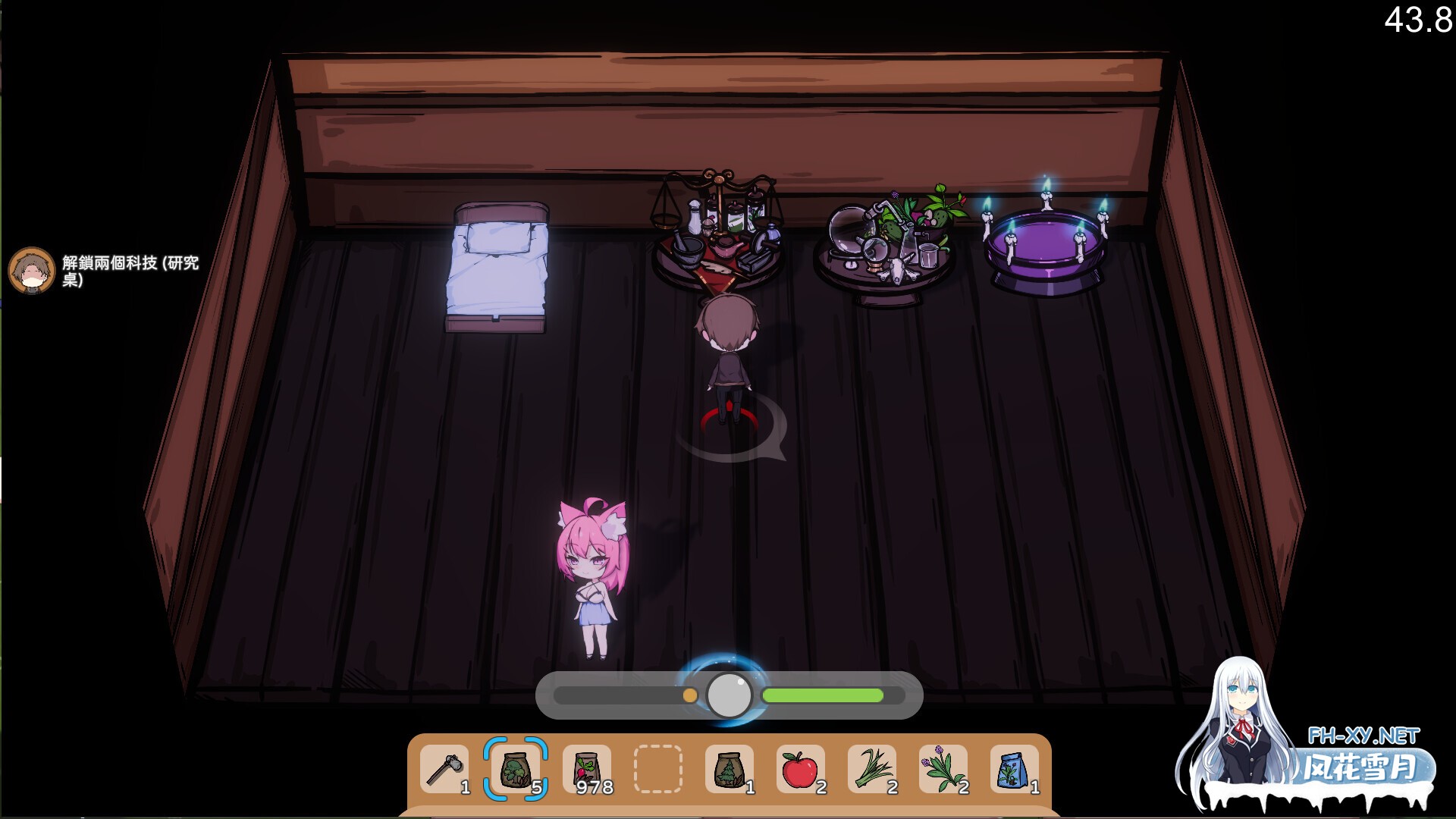This screenshot has width=1456, height=819.
Task: Click the white orb on the status bar
Action: (x=729, y=695)
